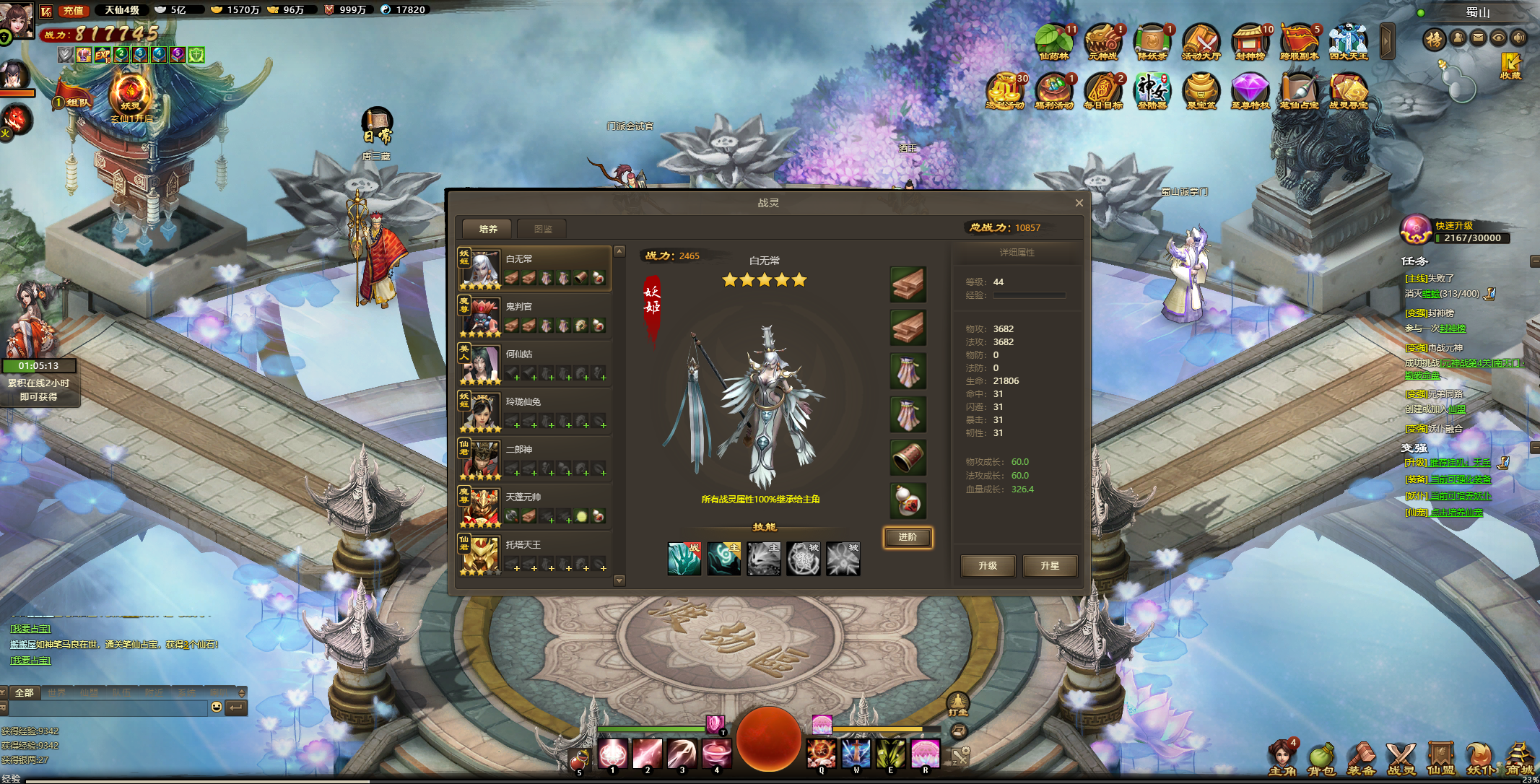Activate the 升星 star-up button
Screen dimensions: 1540x784
tap(1050, 566)
